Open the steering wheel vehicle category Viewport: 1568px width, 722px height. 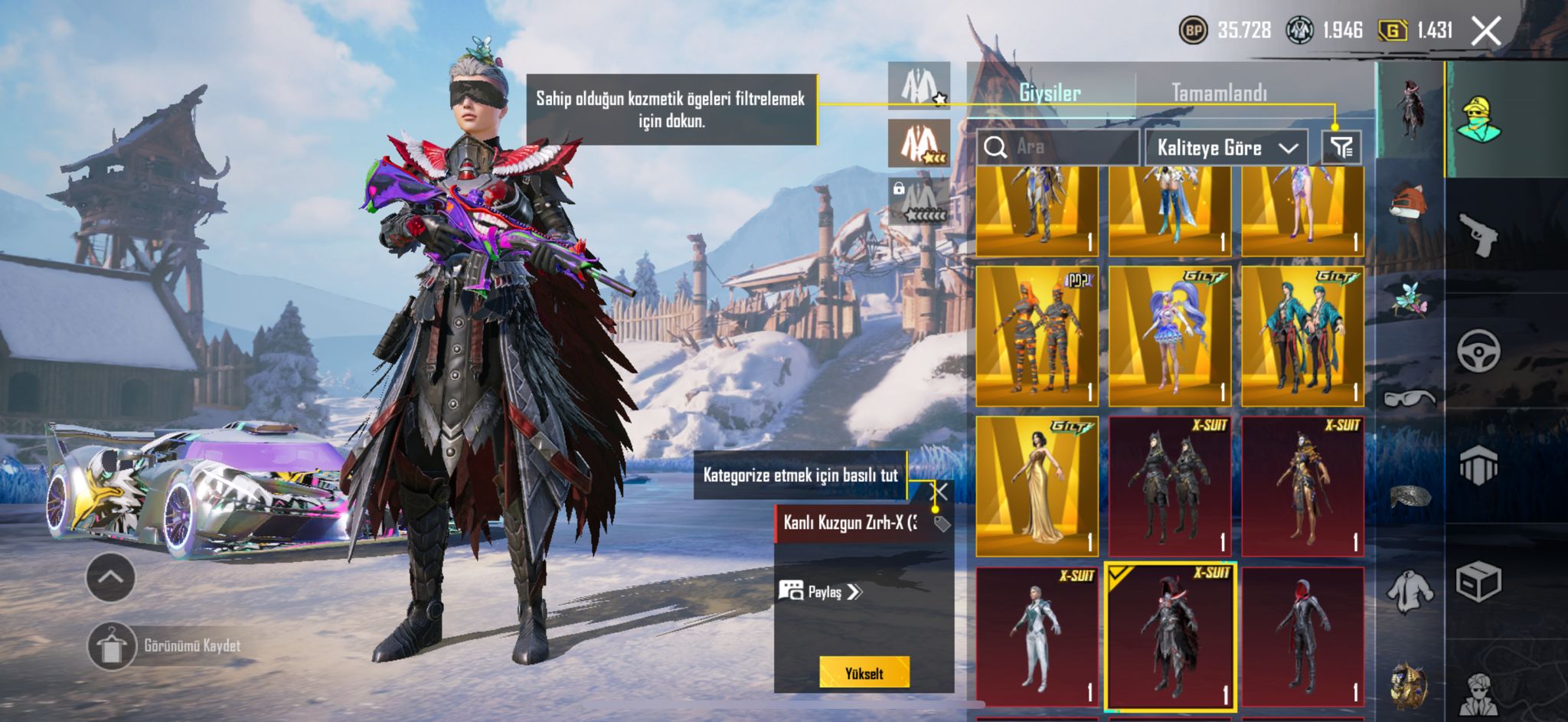pyautogui.click(x=1478, y=351)
